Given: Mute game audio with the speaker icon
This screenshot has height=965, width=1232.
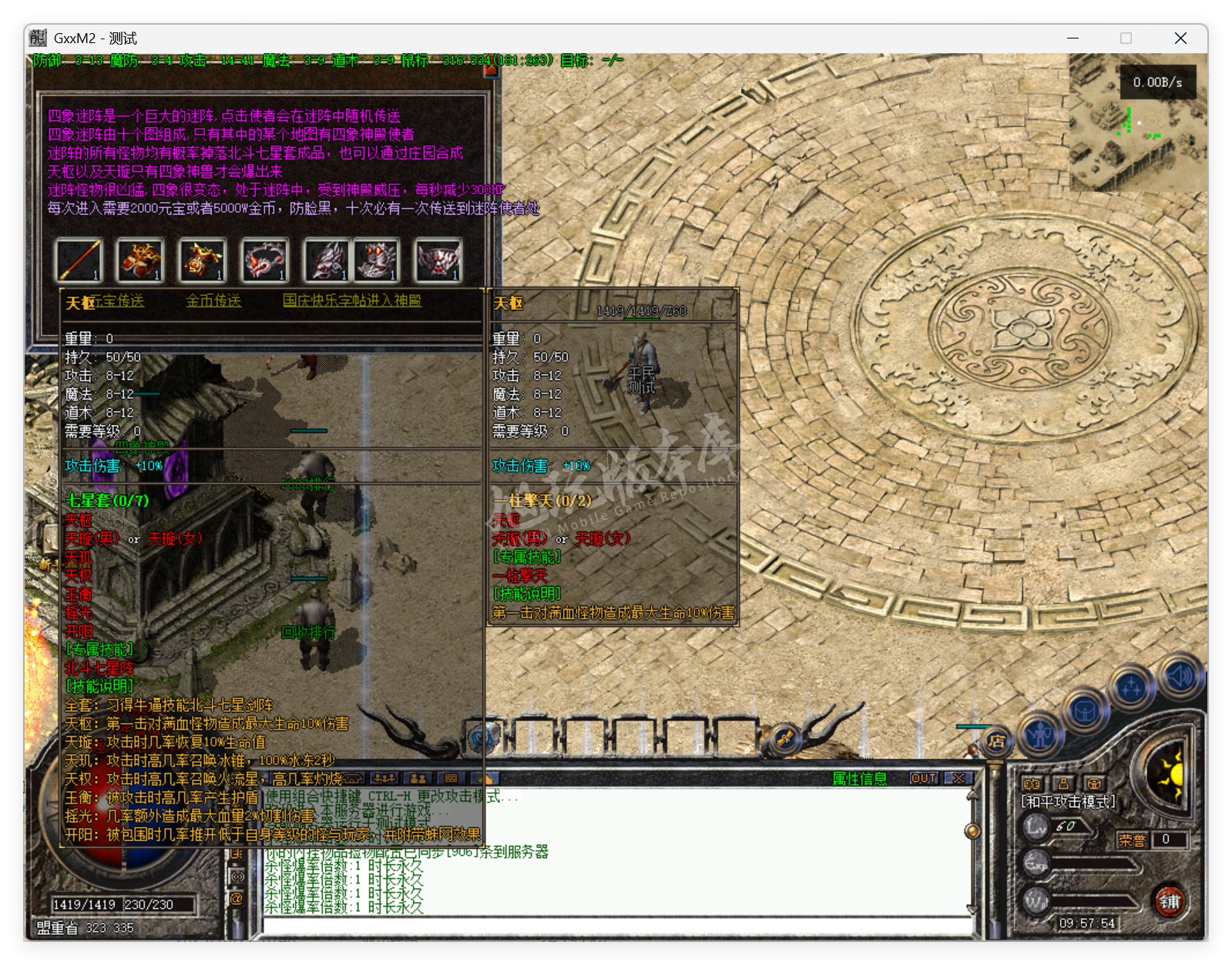Looking at the screenshot, I should 1181,675.
